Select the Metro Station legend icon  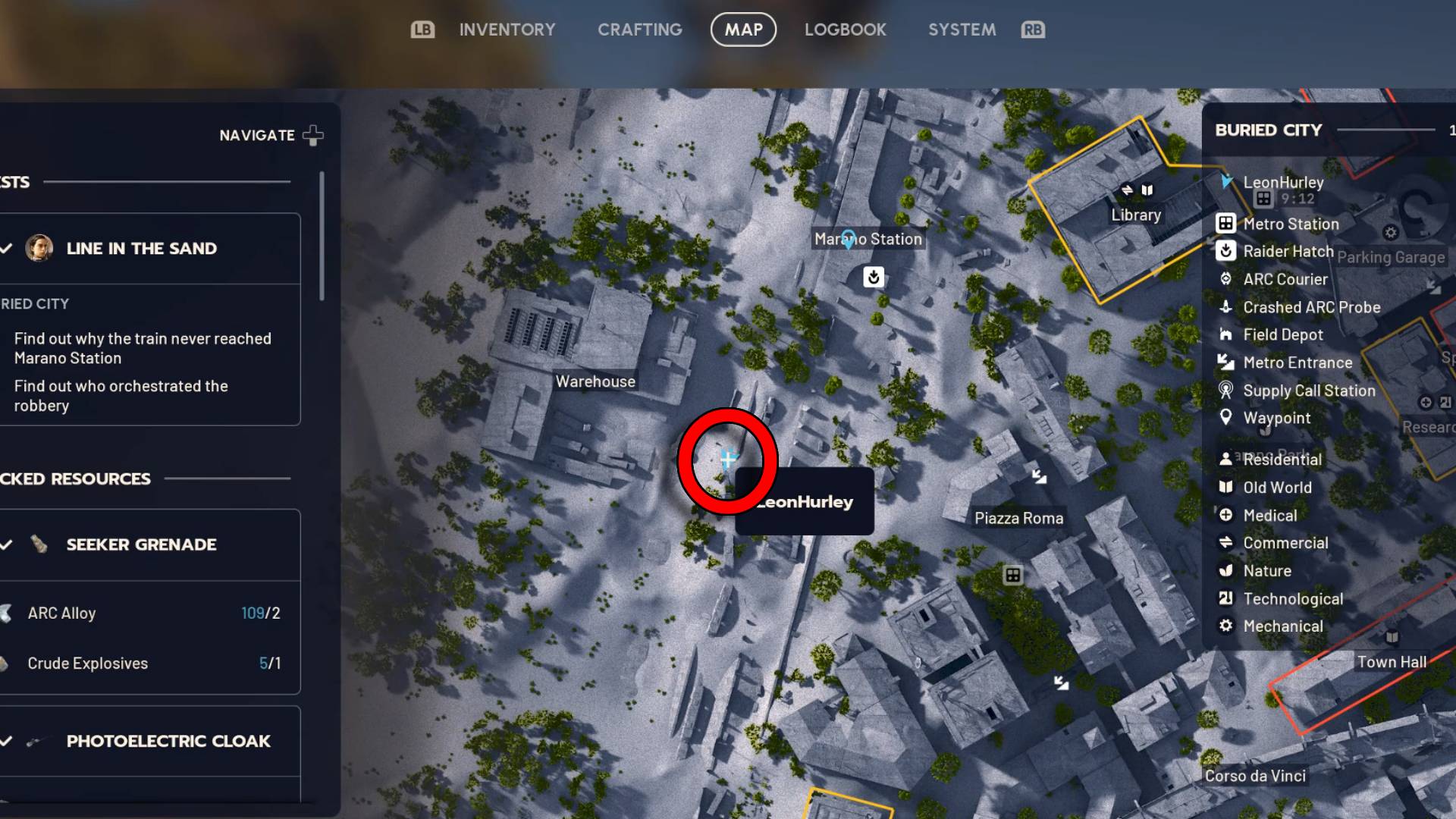1226,224
